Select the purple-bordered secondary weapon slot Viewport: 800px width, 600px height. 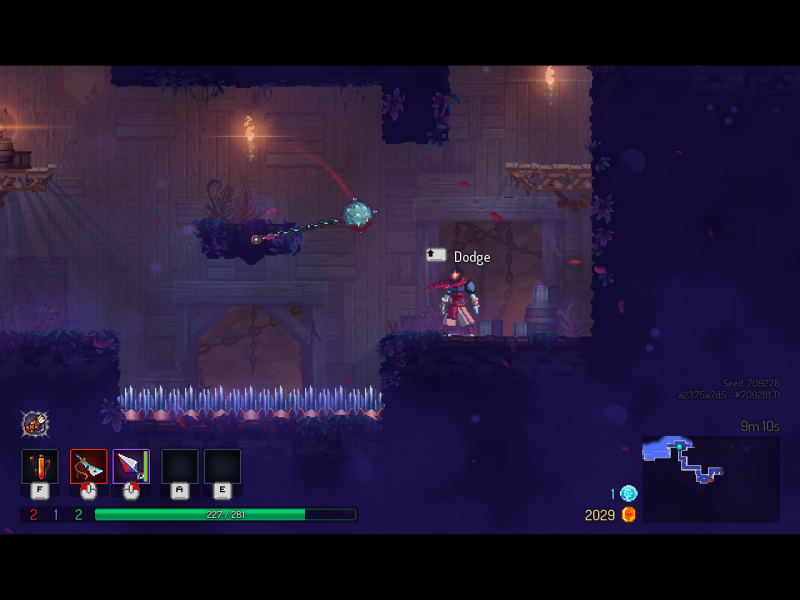(131, 467)
